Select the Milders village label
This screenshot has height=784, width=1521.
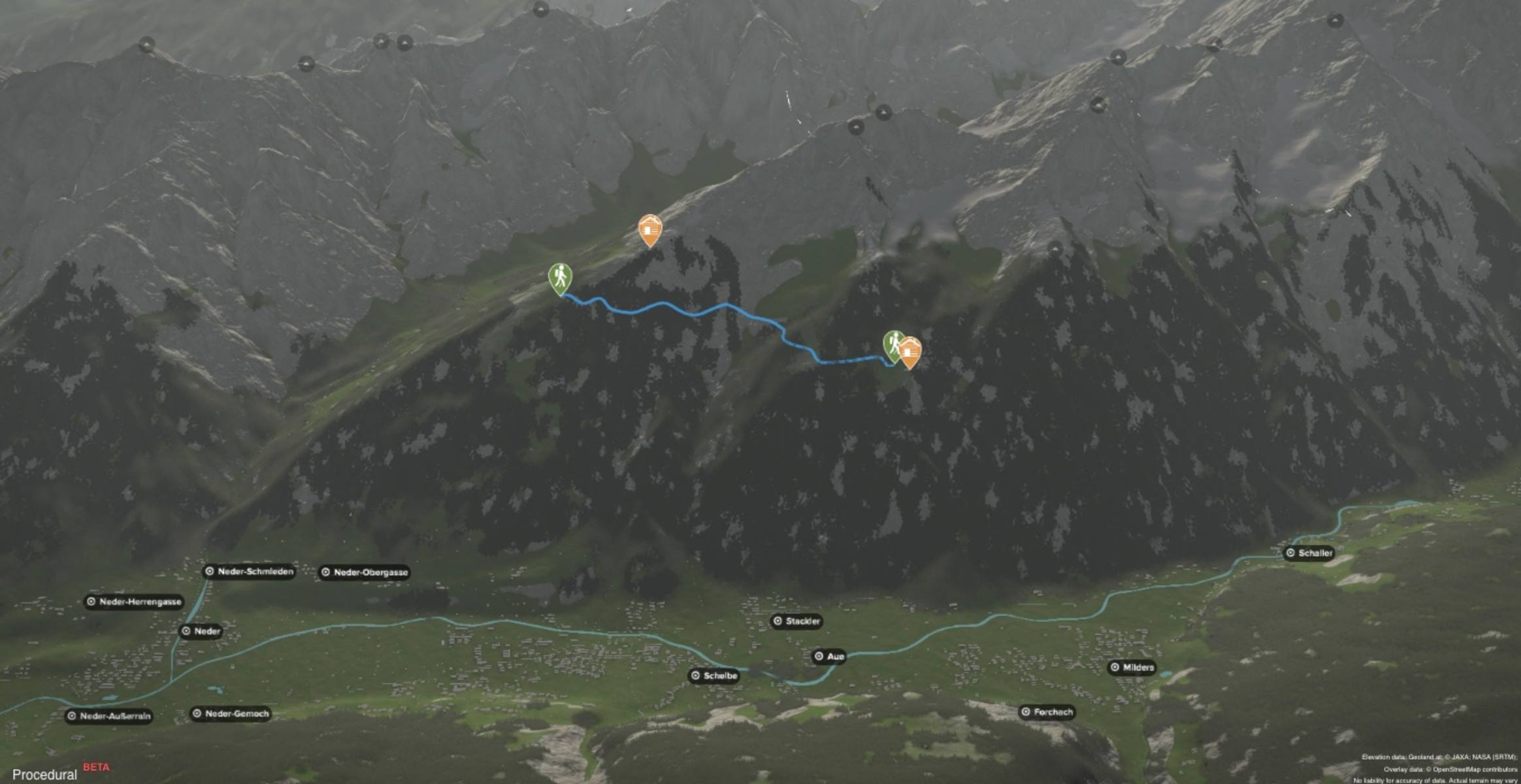pos(1132,668)
